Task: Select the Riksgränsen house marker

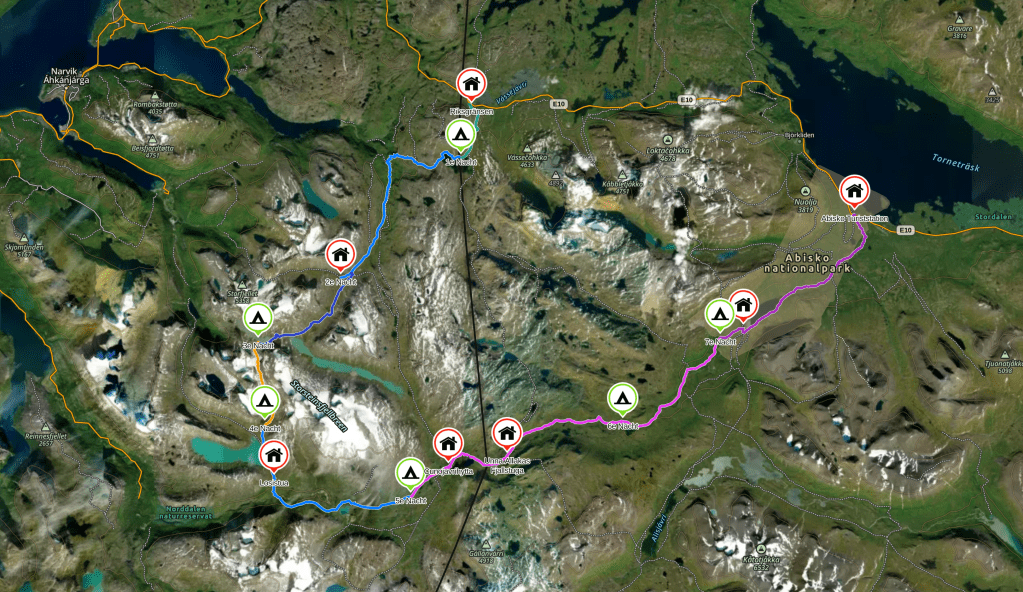Action: pos(470,84)
